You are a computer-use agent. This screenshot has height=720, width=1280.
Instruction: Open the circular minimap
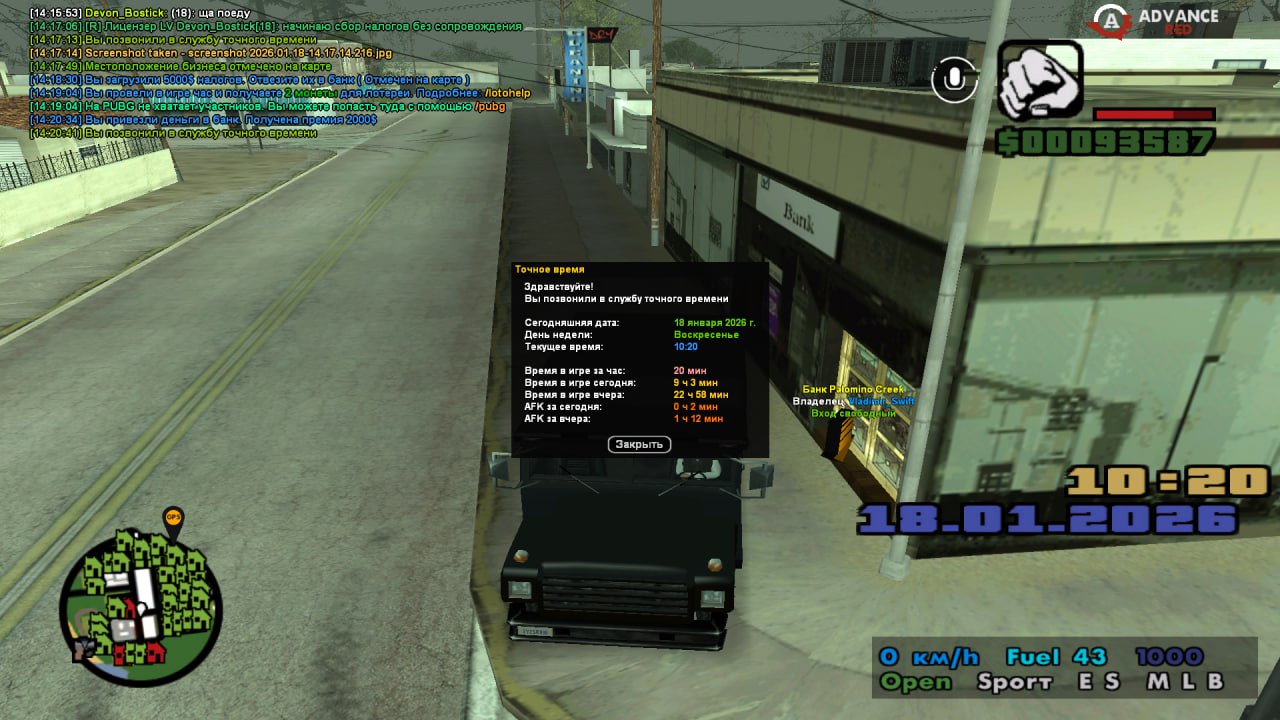140,597
